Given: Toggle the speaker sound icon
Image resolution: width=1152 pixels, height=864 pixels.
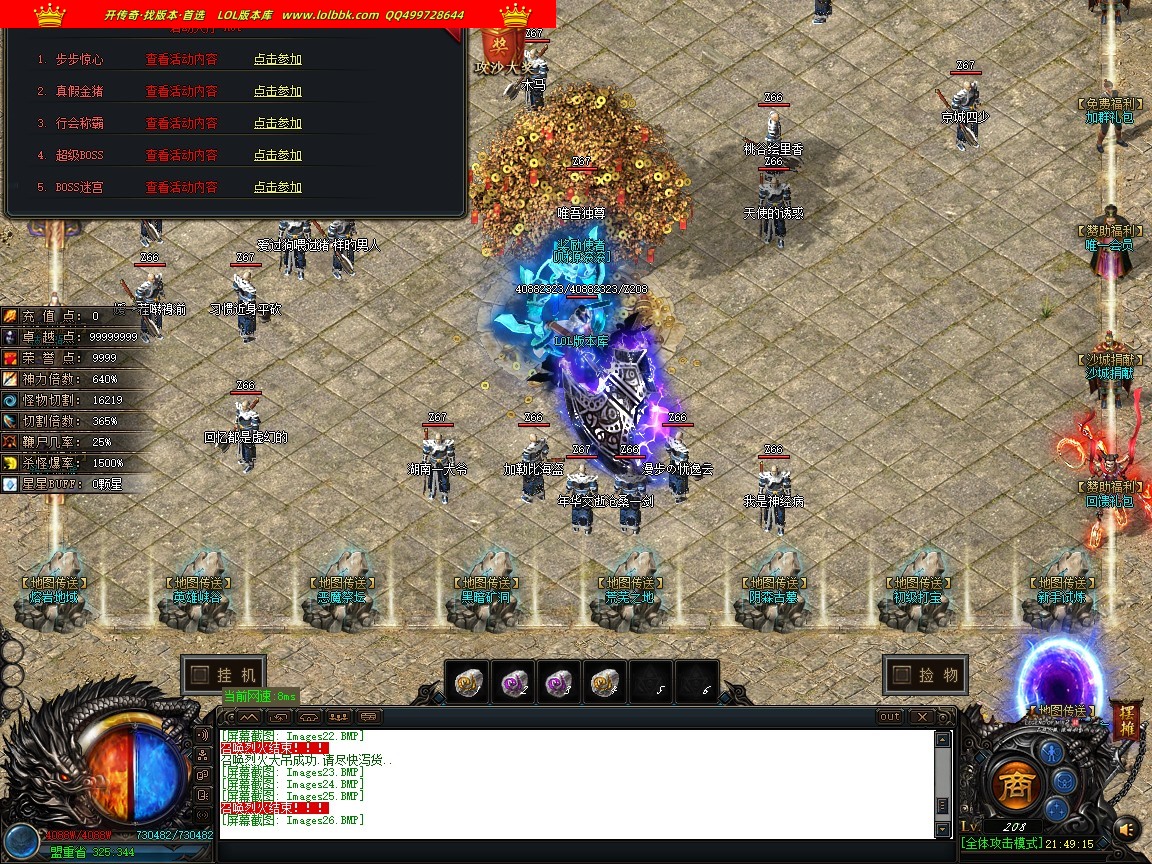Looking at the screenshot, I should pos(1126,828).
